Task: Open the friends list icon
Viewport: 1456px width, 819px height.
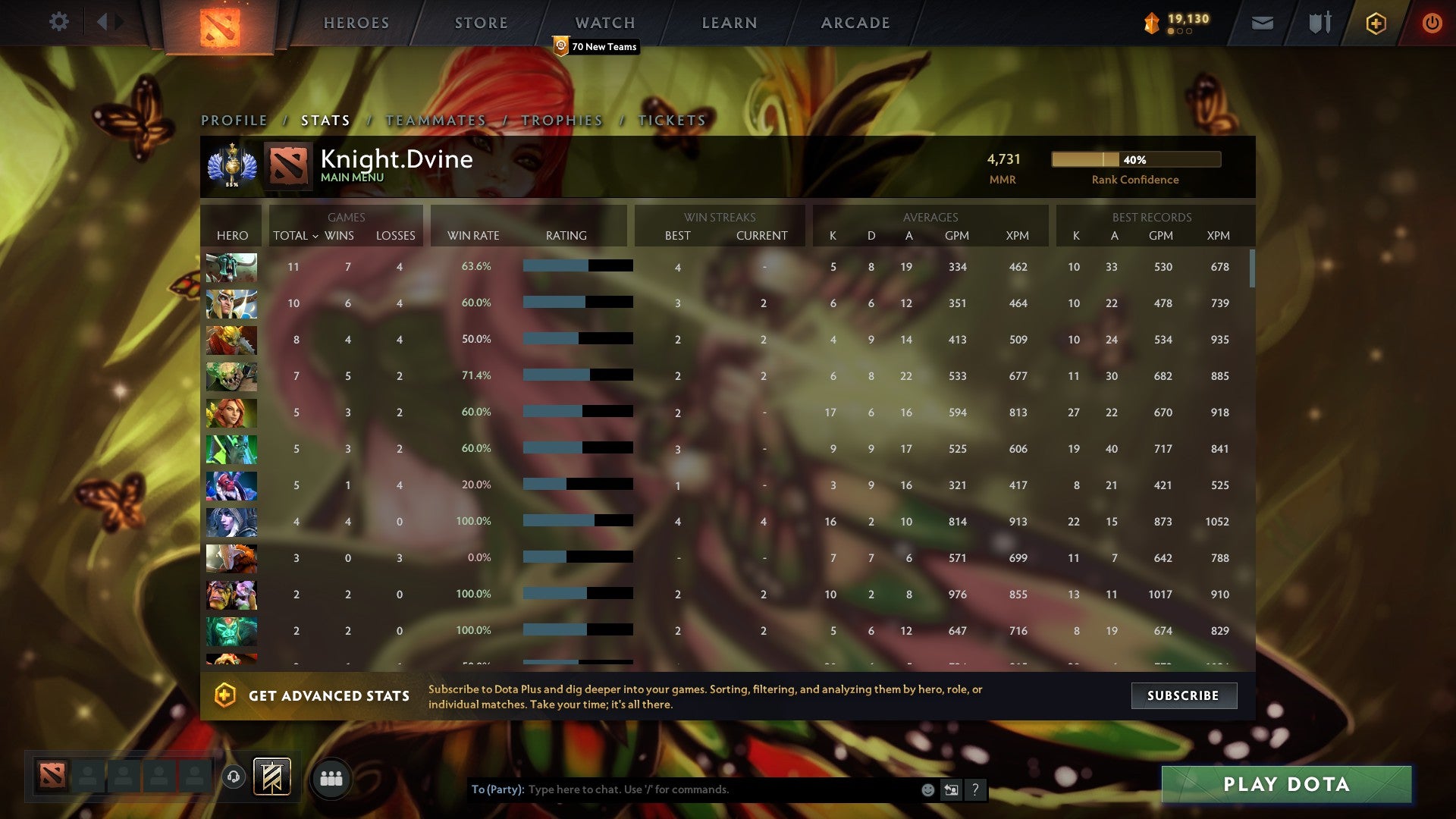Action: point(331,778)
